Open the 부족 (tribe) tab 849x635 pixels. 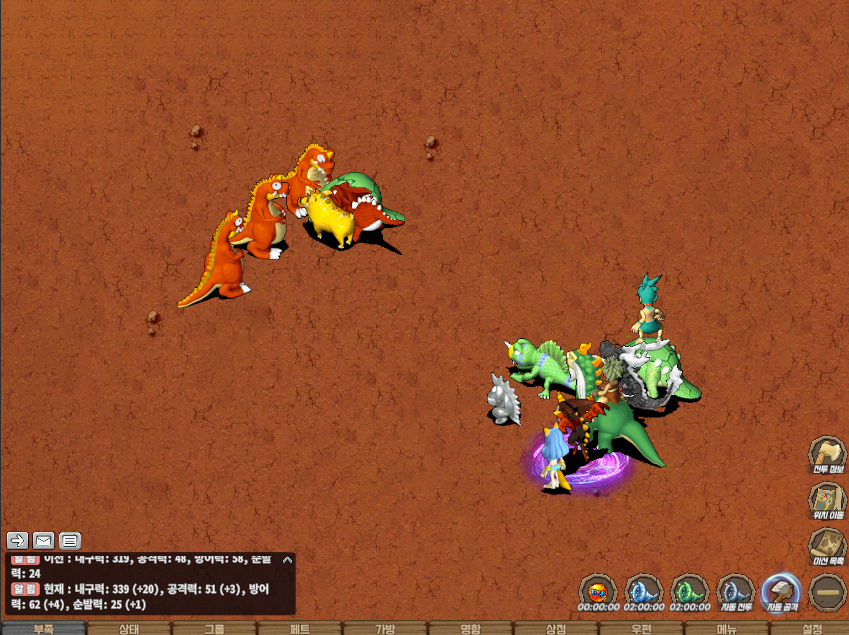(43, 628)
